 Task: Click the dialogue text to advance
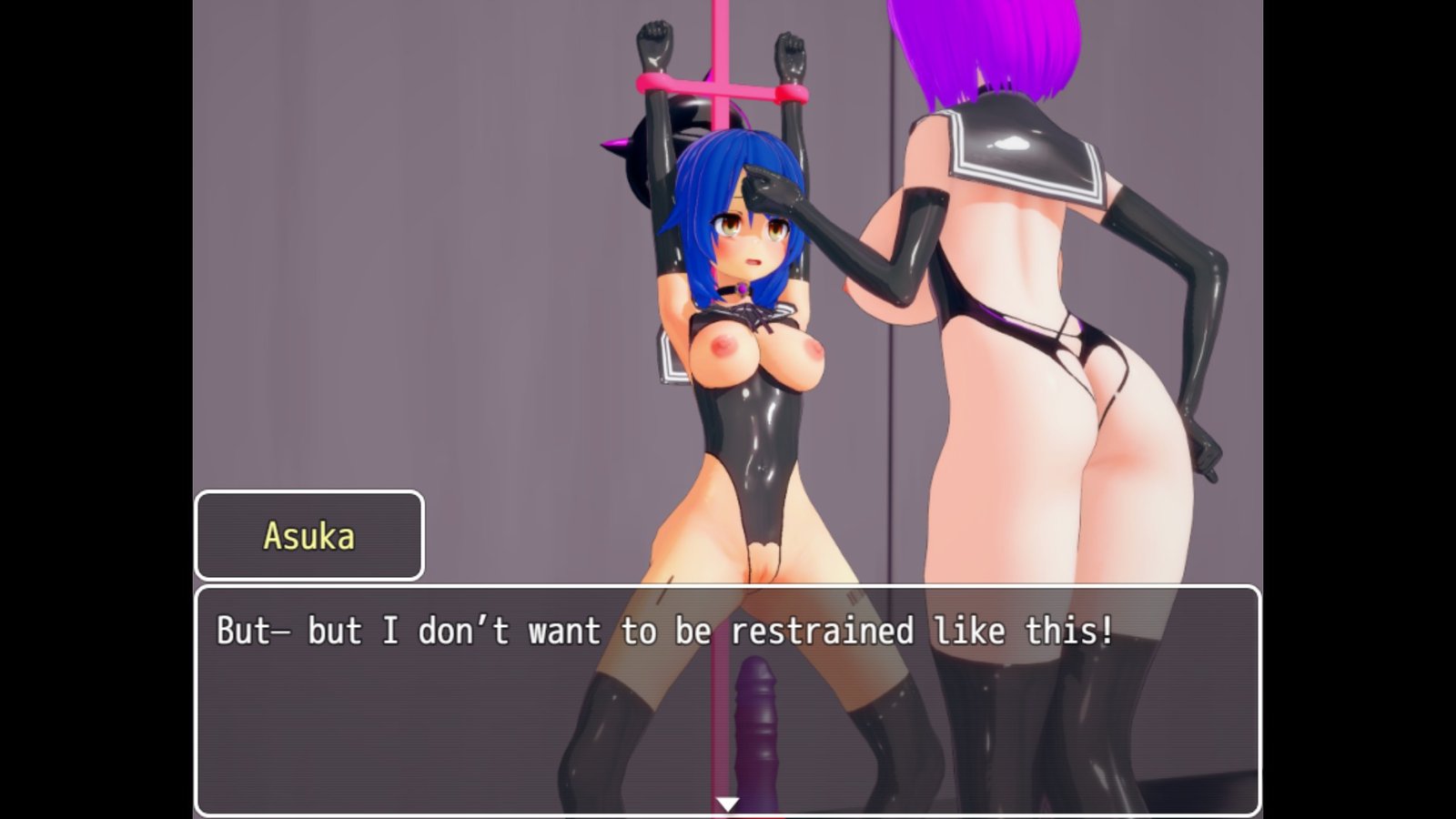pyautogui.click(x=664, y=630)
